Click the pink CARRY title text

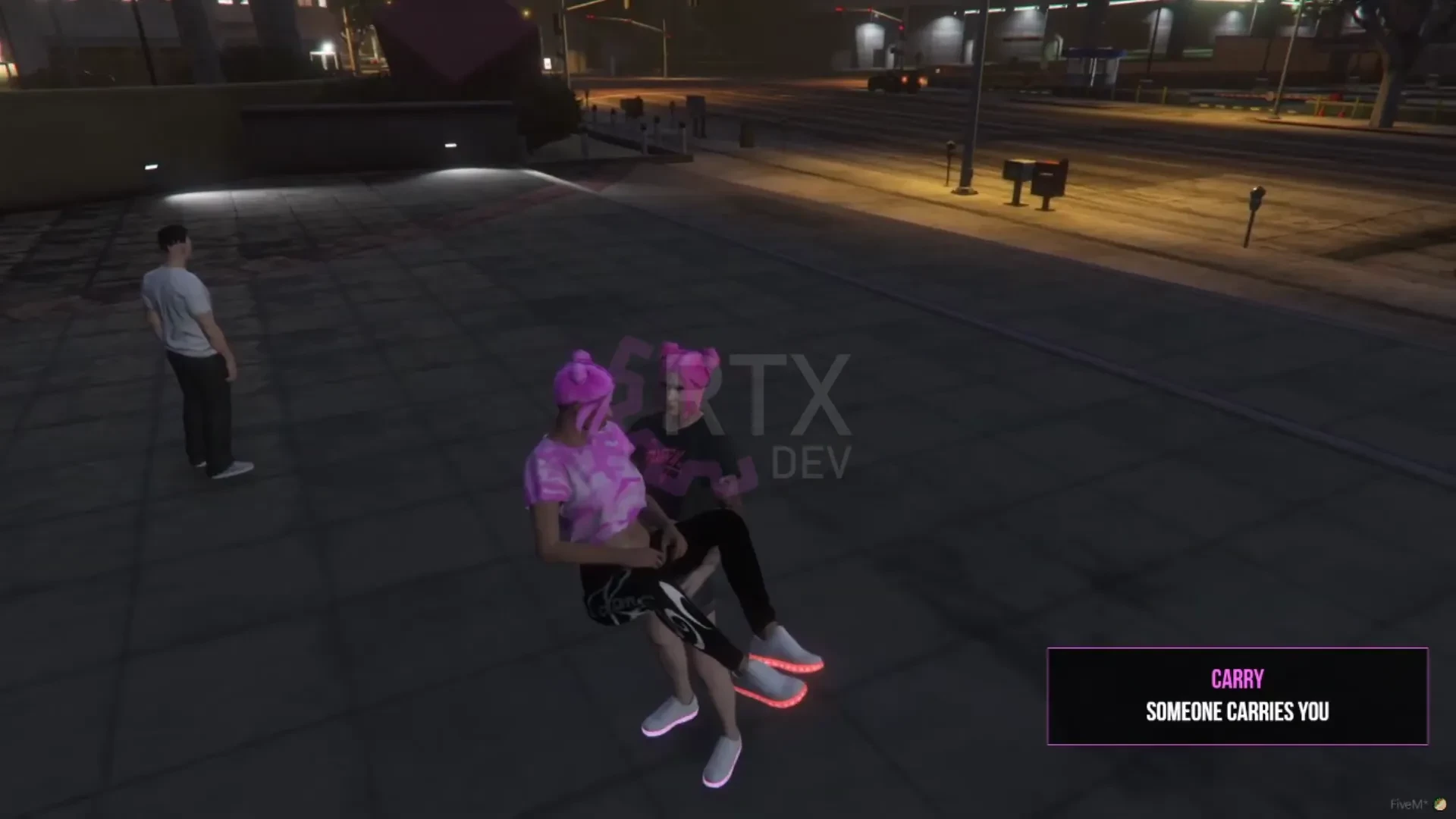coord(1236,680)
